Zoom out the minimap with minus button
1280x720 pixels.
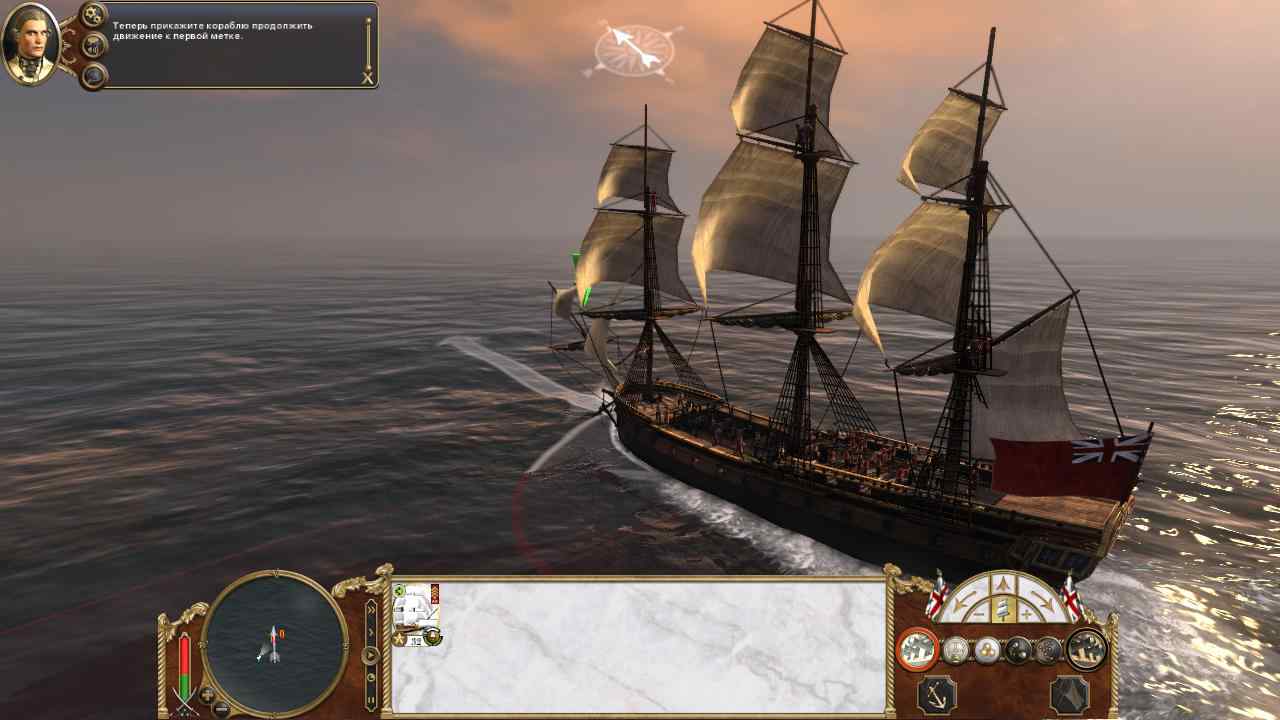click(222, 709)
